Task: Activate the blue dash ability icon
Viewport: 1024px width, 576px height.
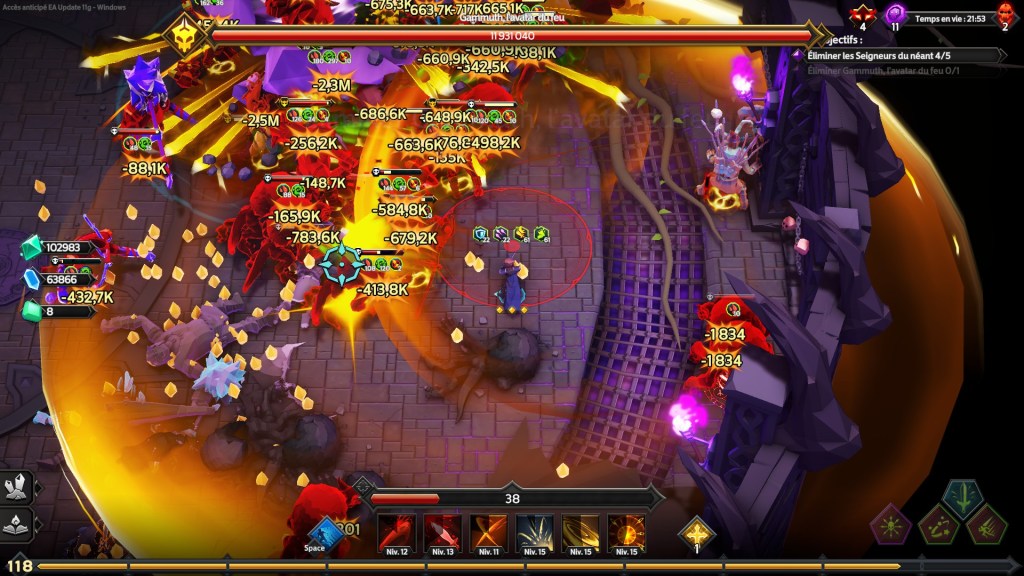Action: pyautogui.click(x=324, y=532)
